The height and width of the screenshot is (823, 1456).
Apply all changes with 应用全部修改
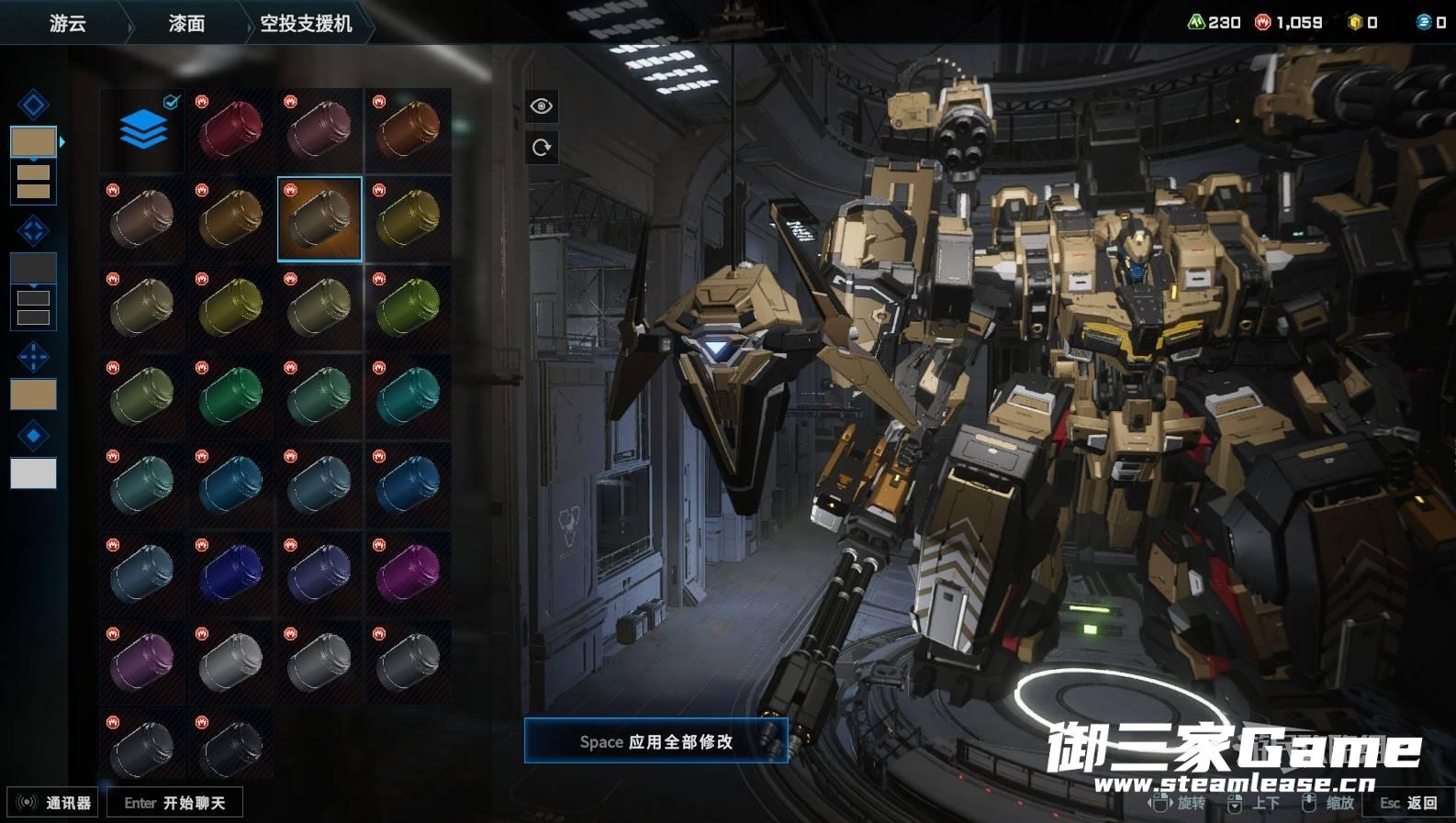point(655,741)
